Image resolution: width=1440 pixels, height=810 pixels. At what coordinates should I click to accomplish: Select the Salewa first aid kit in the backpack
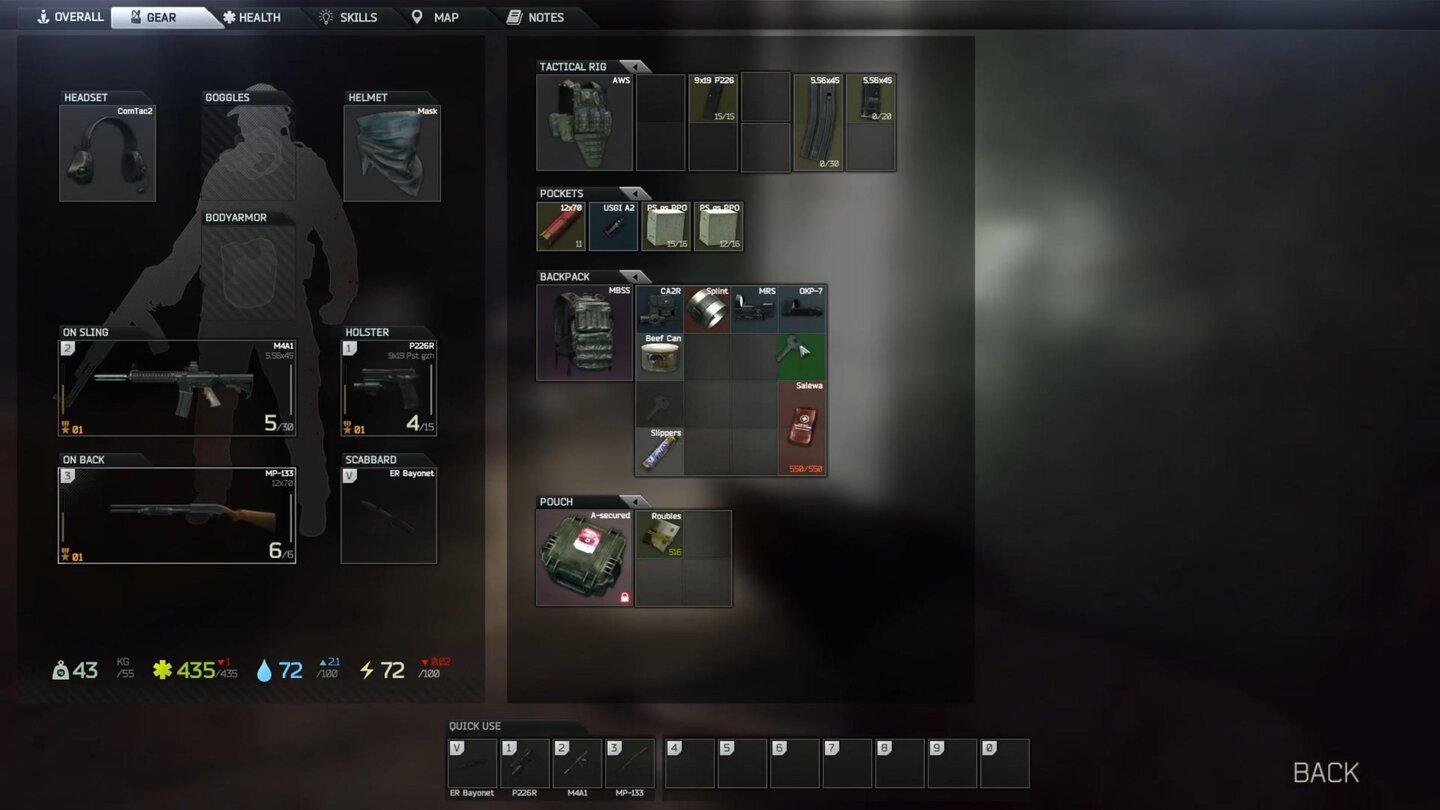point(803,428)
